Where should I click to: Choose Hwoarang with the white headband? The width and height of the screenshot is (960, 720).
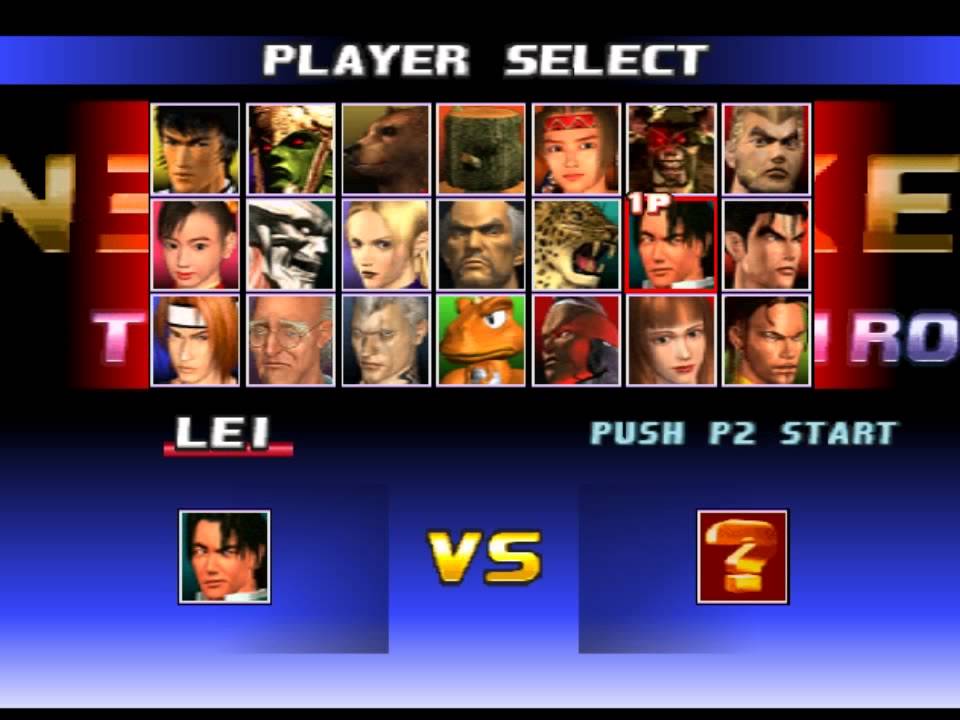195,340
